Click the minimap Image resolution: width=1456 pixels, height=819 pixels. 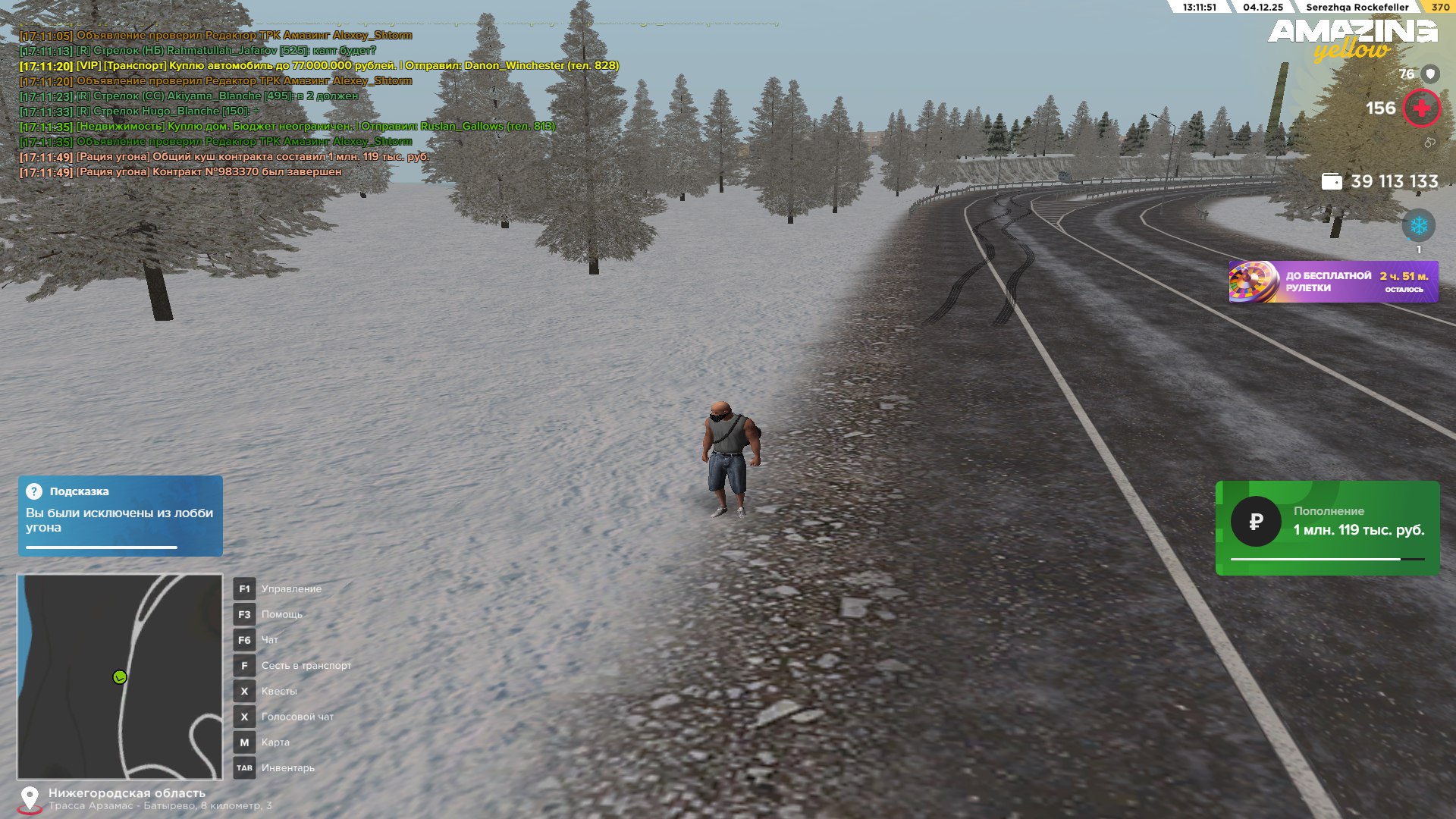120,676
